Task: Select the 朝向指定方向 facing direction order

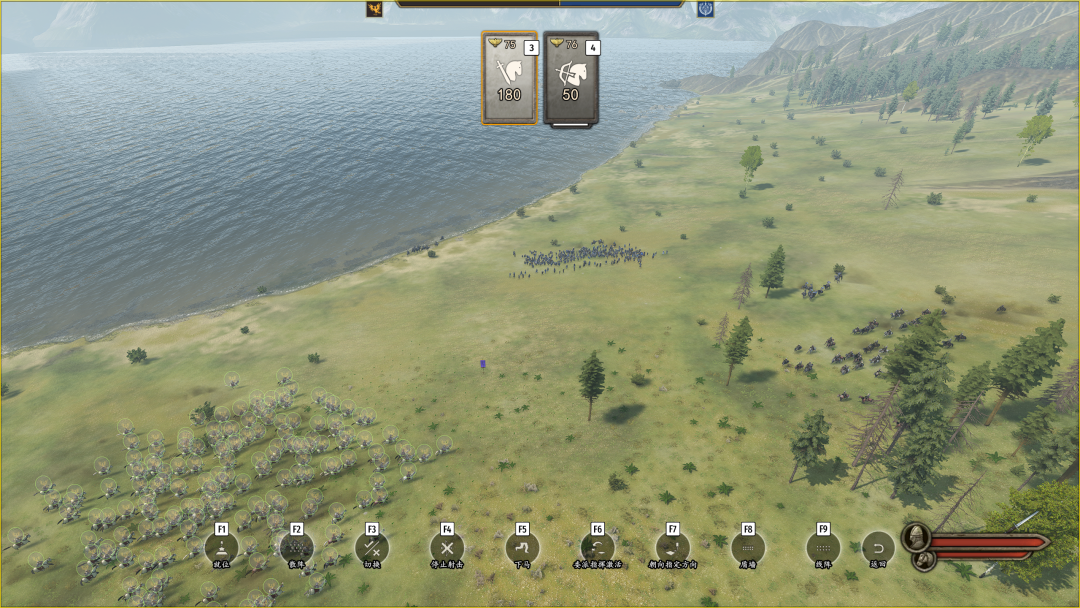Action: 672,547
